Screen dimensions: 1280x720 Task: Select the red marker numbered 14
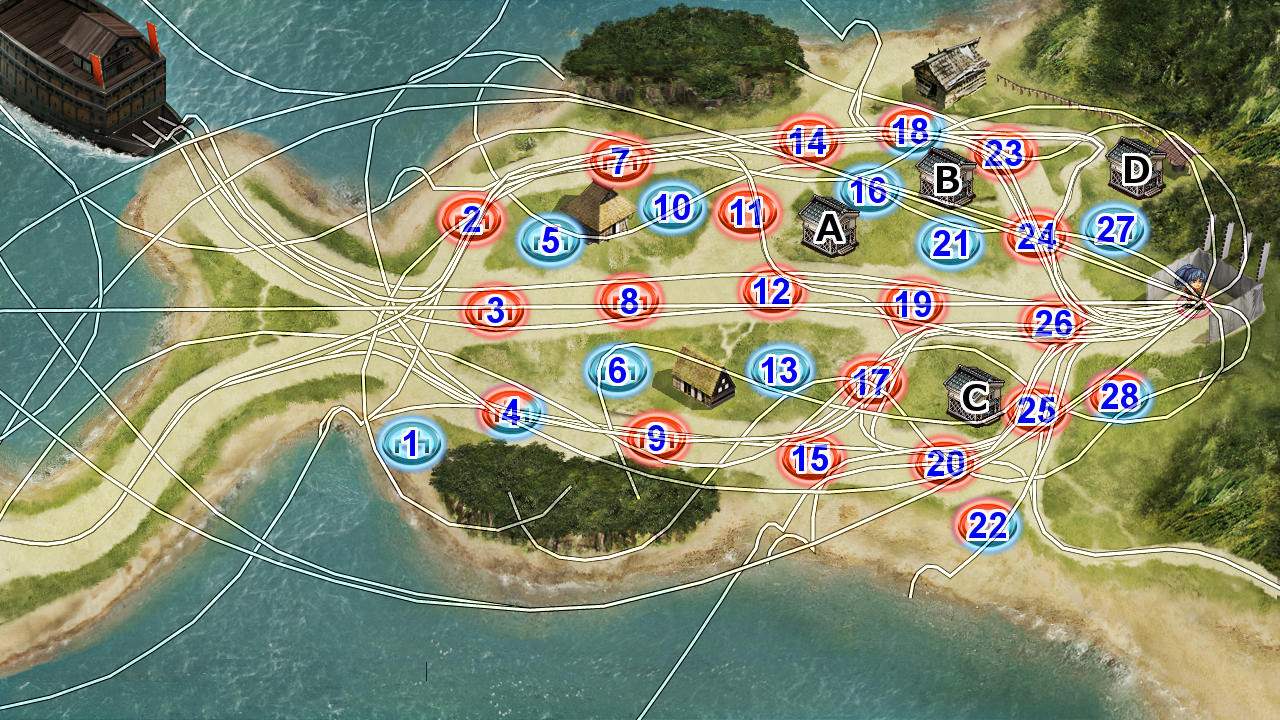tap(808, 142)
